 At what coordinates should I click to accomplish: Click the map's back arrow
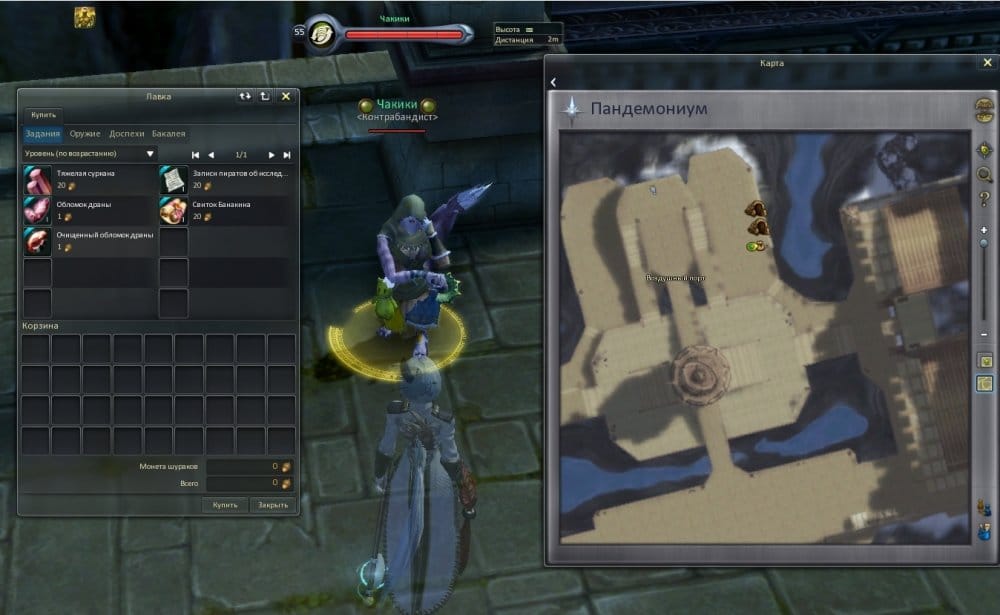coord(553,82)
